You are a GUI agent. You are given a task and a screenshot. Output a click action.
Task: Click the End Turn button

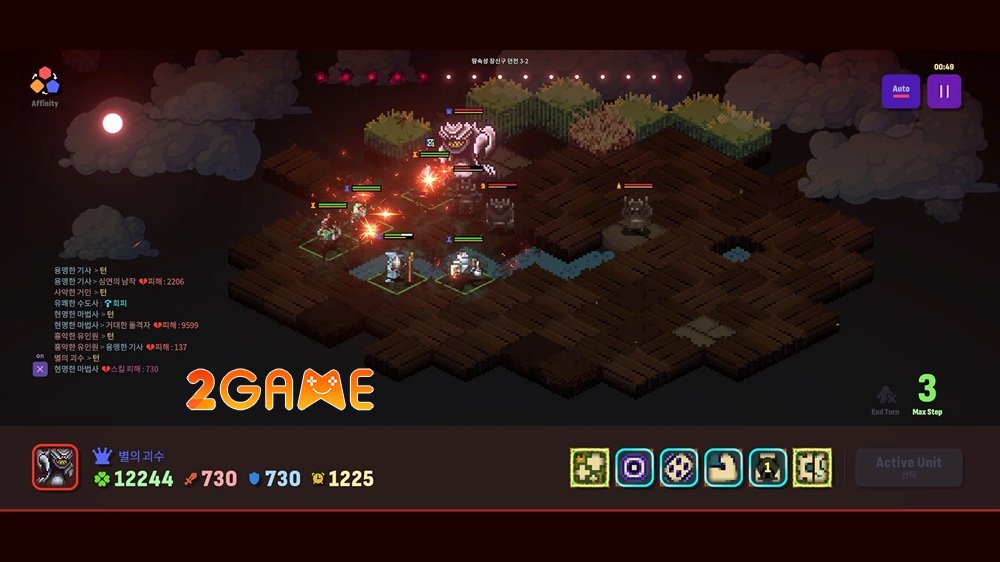(x=885, y=400)
